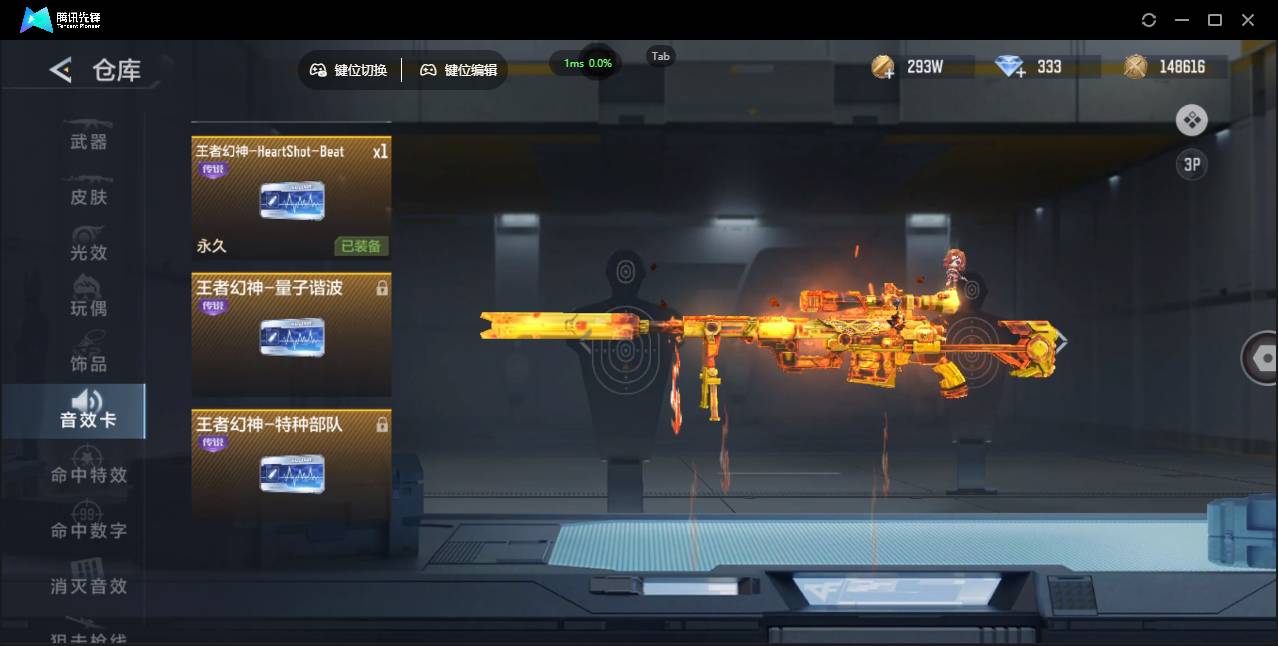Show the 玩偶 dolls category
The width and height of the screenshot is (1278, 646).
[x=88, y=307]
